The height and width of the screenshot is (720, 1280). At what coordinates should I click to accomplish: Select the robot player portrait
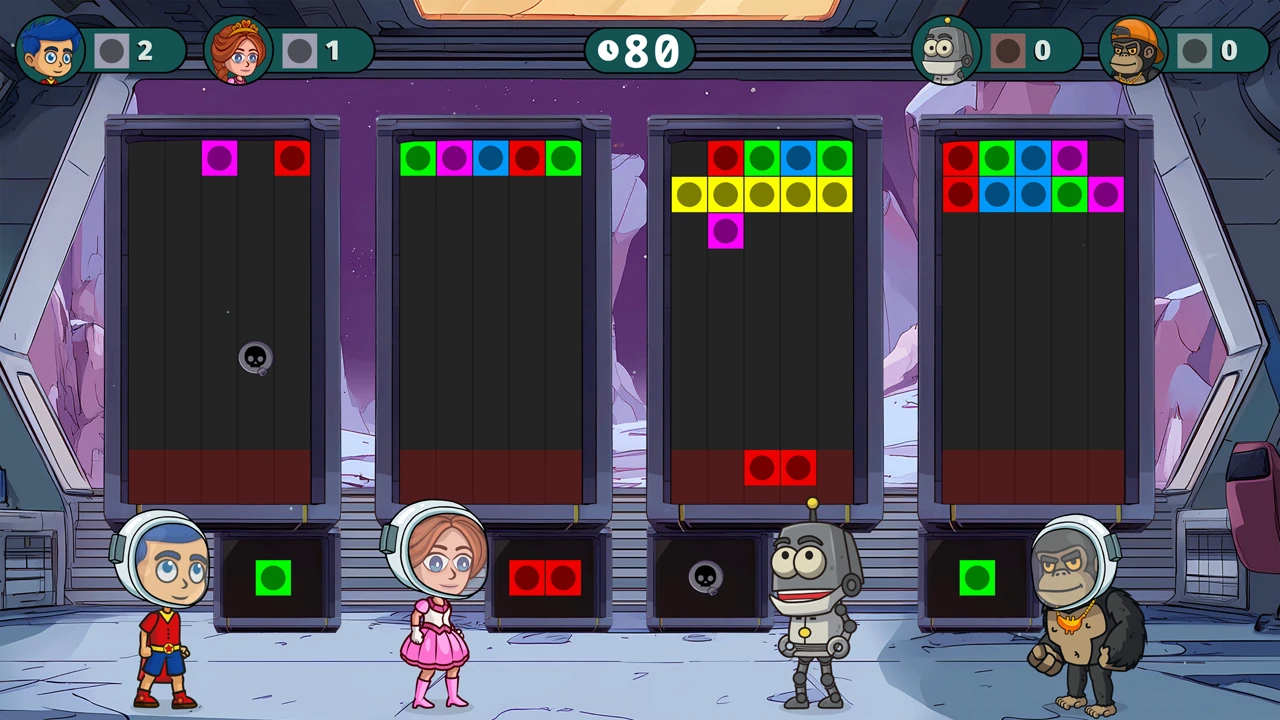click(946, 50)
